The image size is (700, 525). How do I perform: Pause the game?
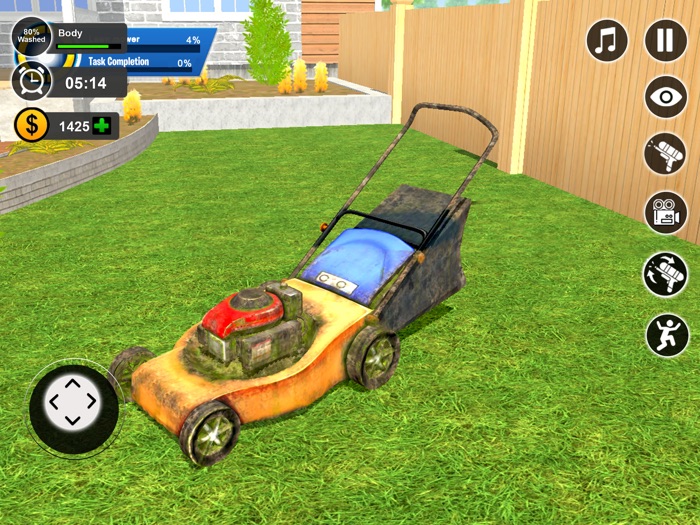[x=665, y=41]
